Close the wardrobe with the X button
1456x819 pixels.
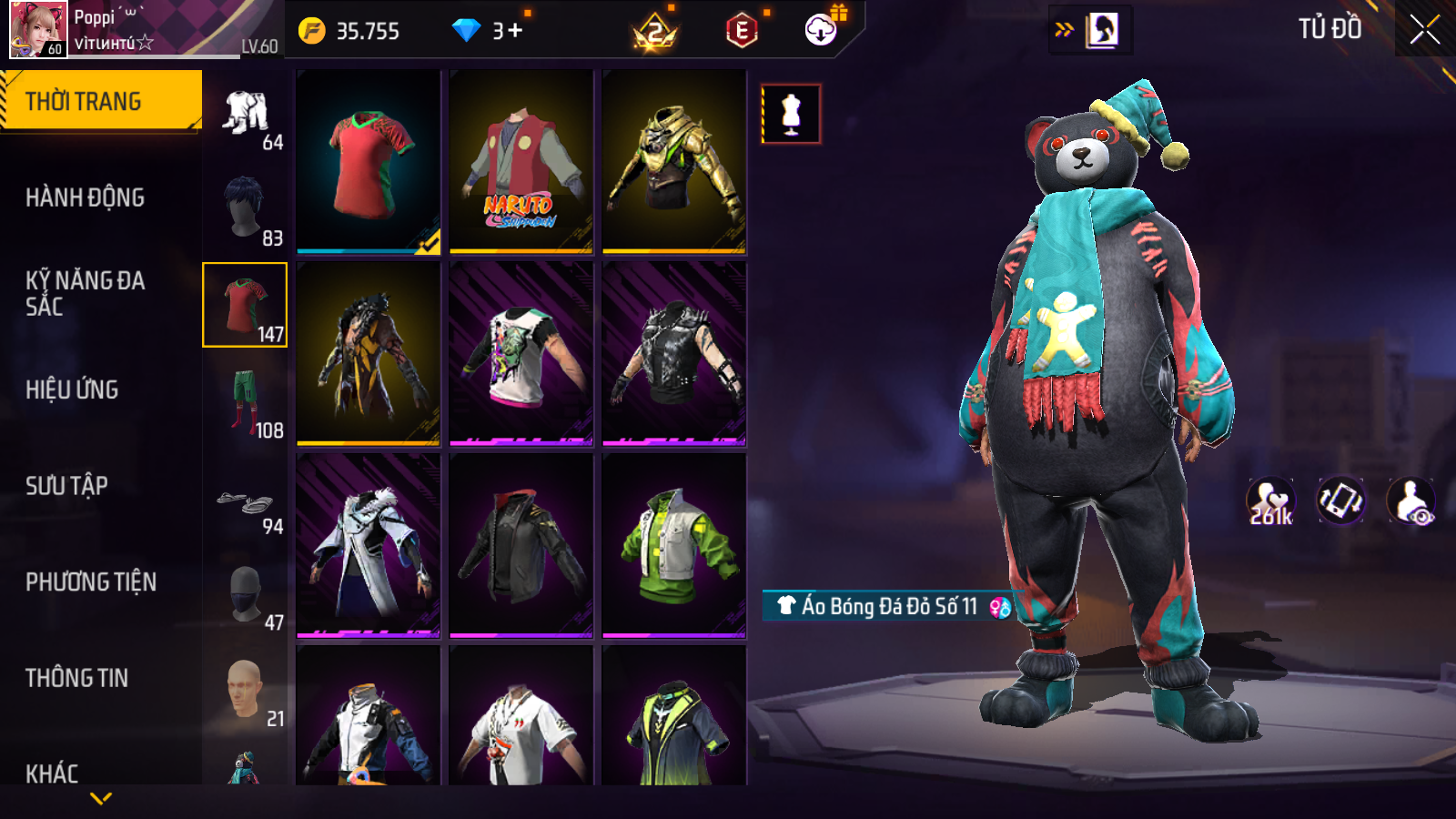1424,30
